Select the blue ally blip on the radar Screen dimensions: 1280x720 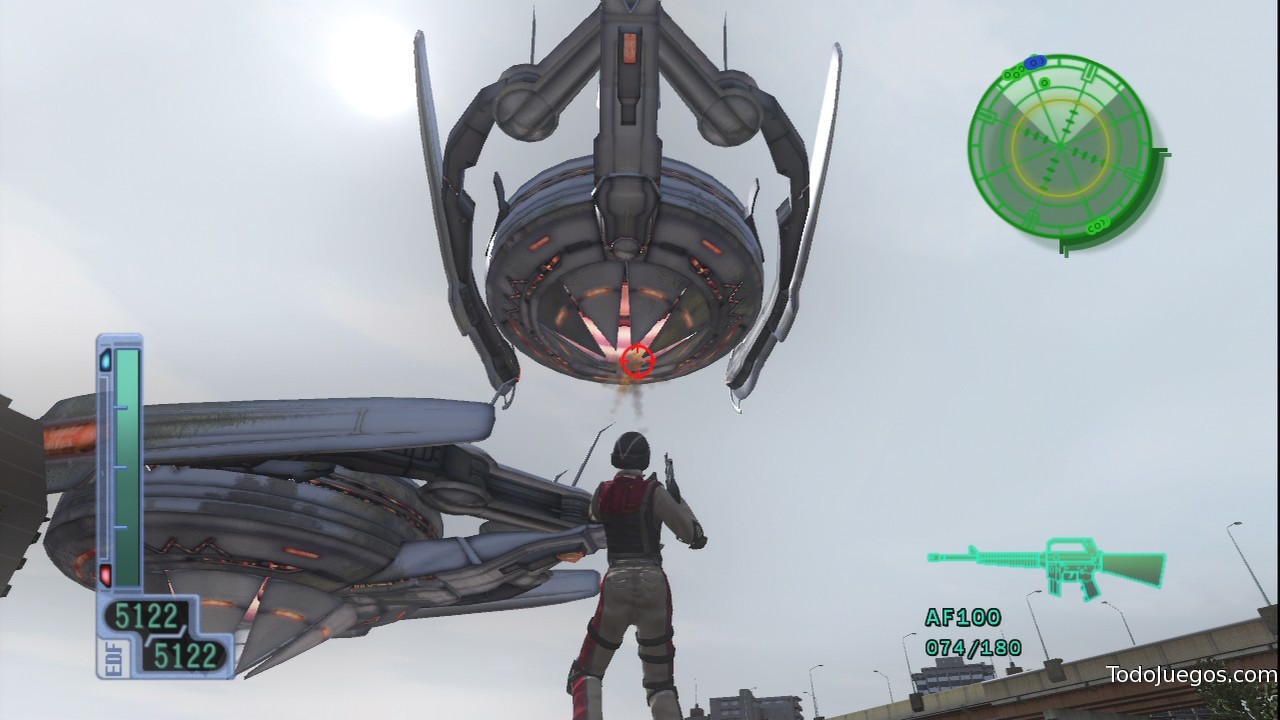(1034, 61)
